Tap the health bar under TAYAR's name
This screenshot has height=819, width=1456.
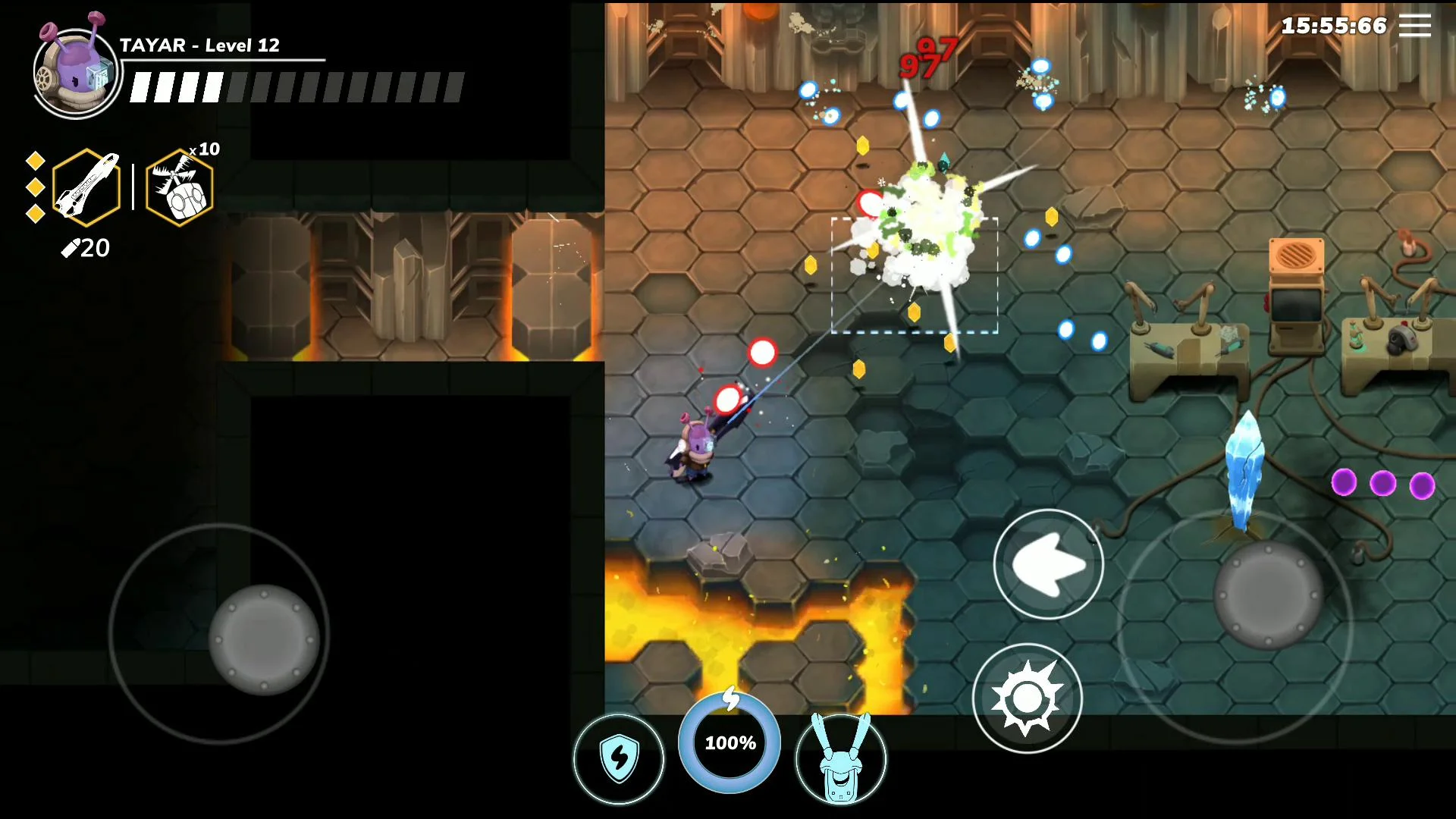click(x=296, y=87)
